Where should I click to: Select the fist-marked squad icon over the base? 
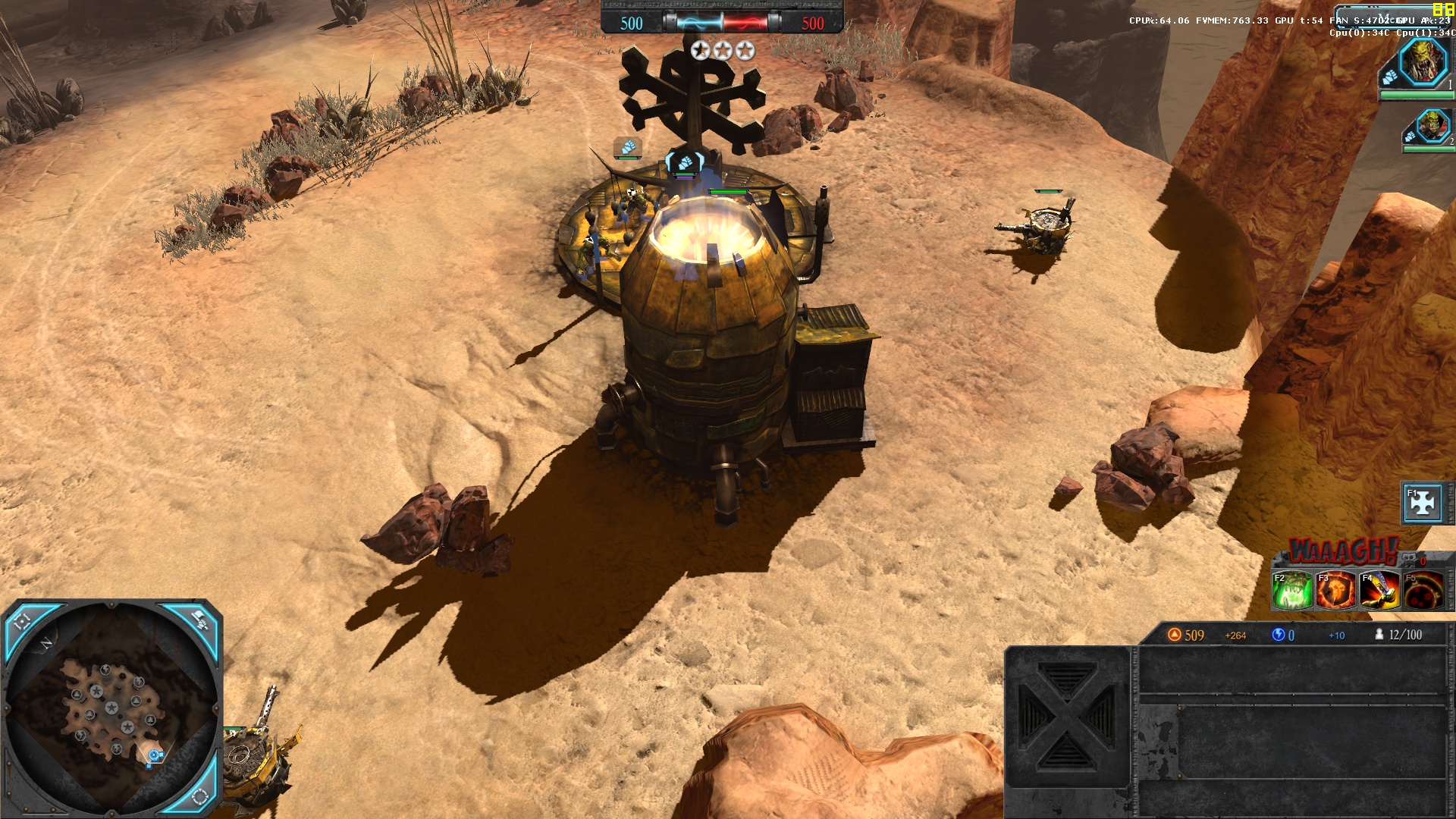click(685, 162)
